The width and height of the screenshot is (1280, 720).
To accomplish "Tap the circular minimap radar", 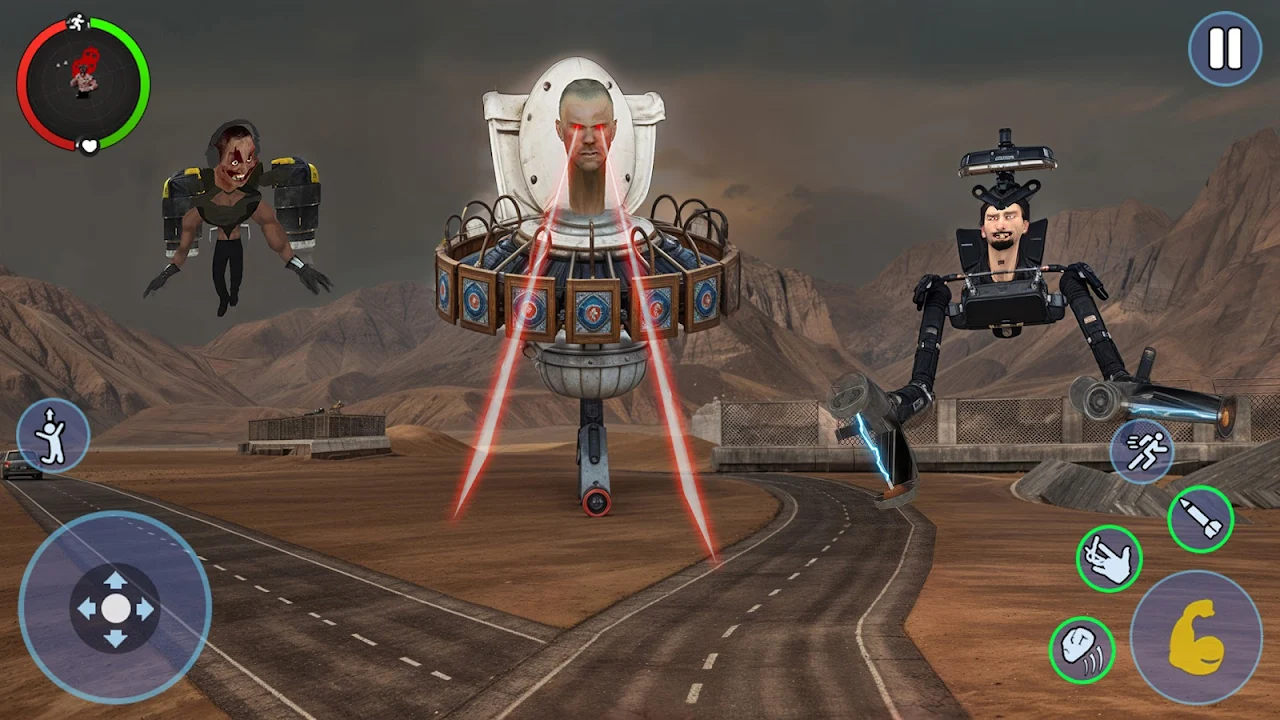I will coord(83,83).
